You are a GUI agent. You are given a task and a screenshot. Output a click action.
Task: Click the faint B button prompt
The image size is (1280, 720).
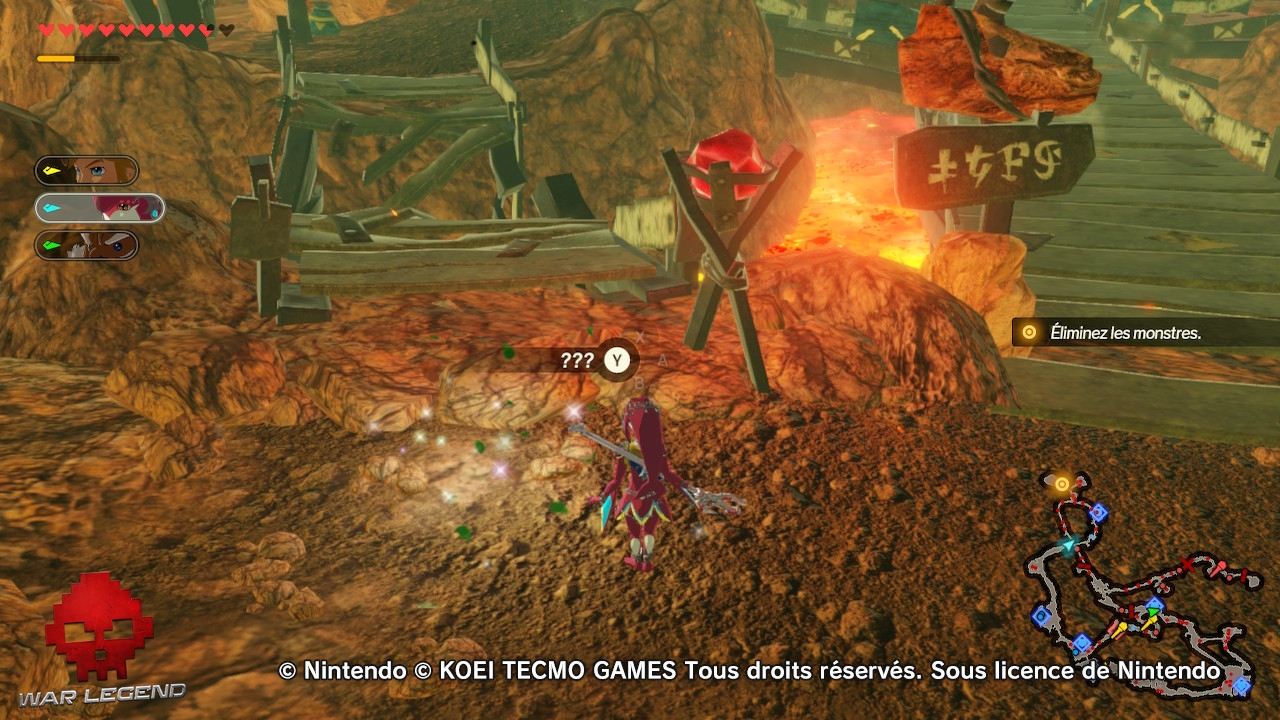coord(639,383)
